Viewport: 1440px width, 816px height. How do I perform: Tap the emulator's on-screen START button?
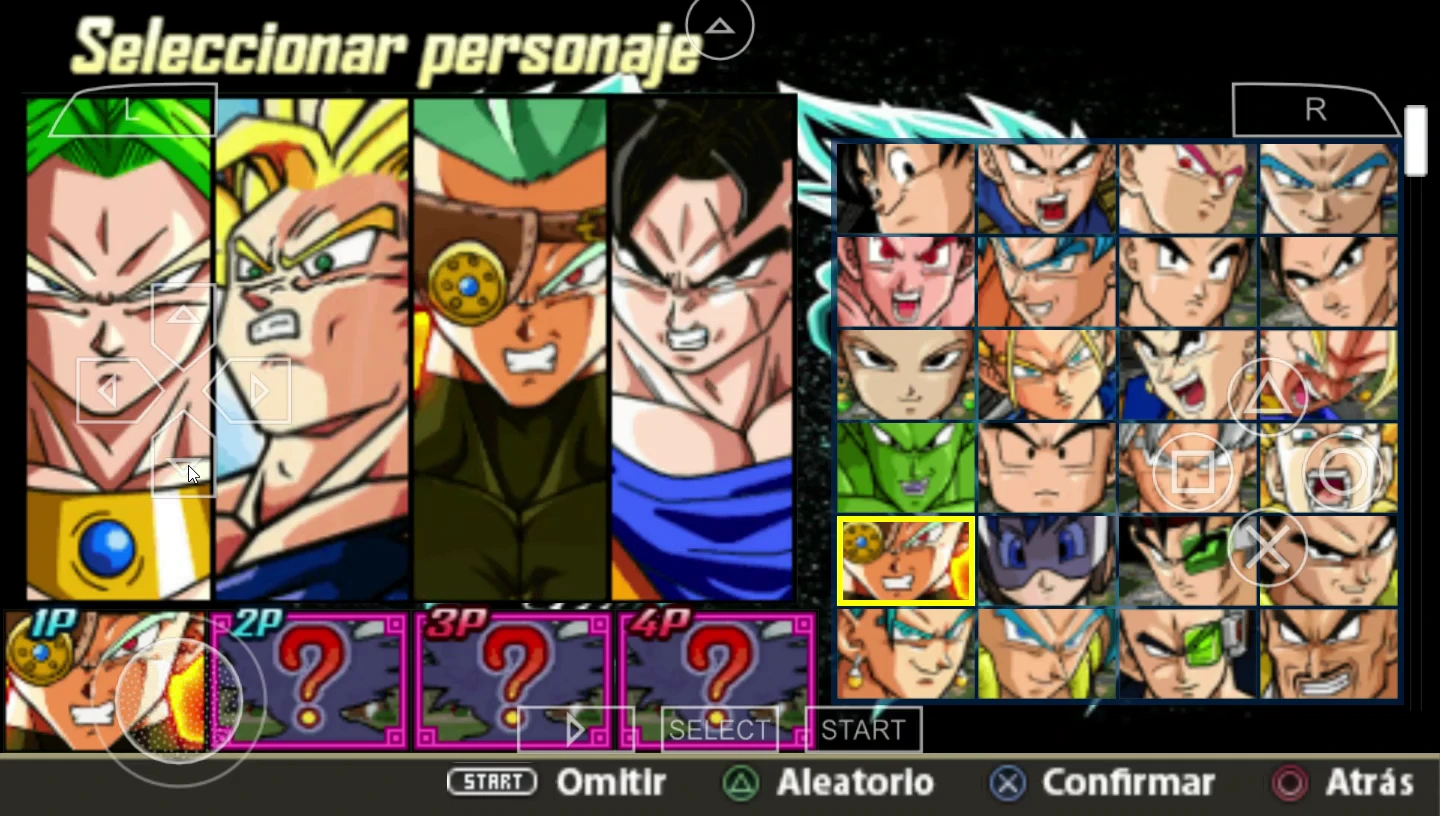click(863, 730)
